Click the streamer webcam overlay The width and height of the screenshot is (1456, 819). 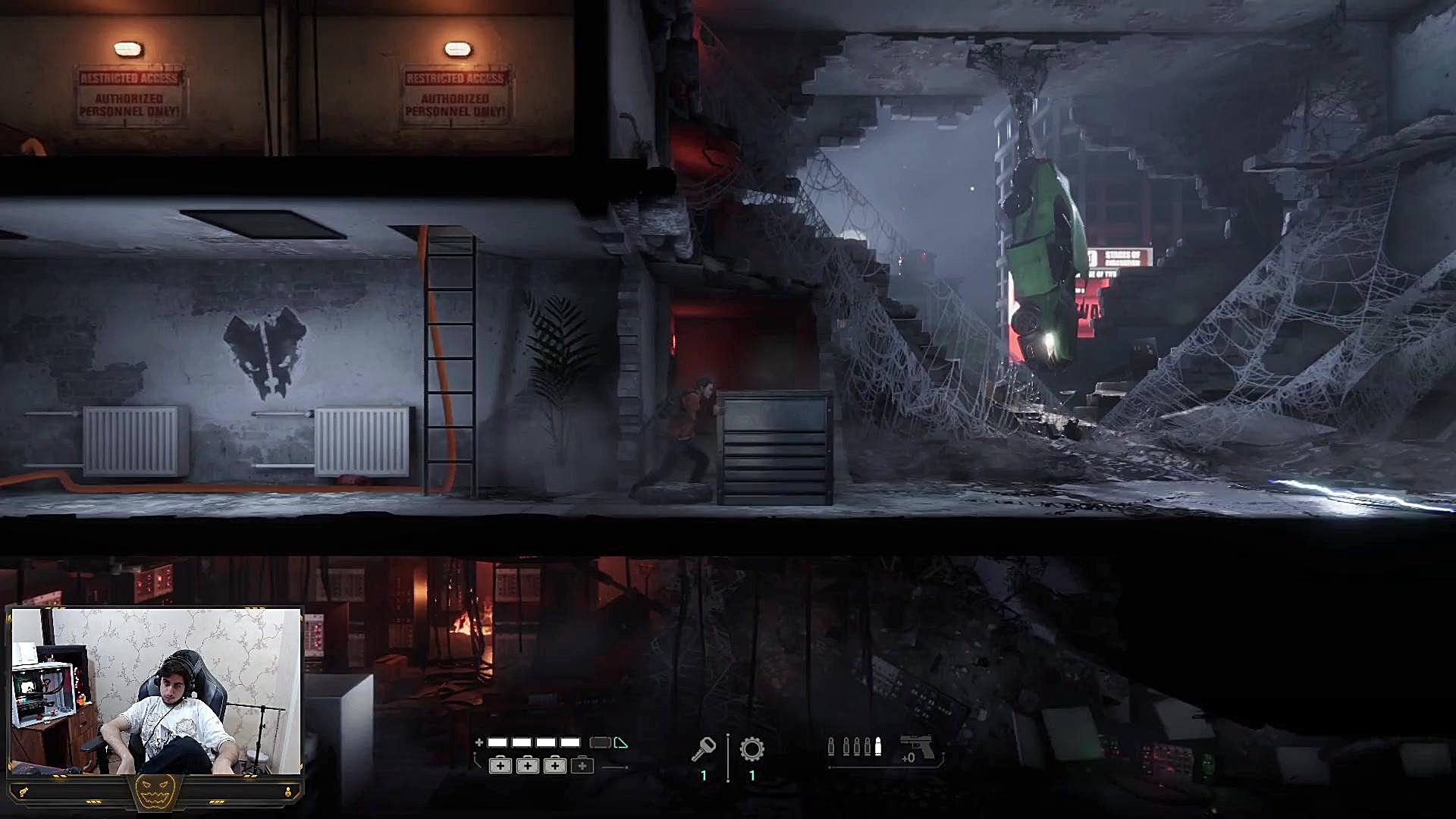click(x=156, y=692)
